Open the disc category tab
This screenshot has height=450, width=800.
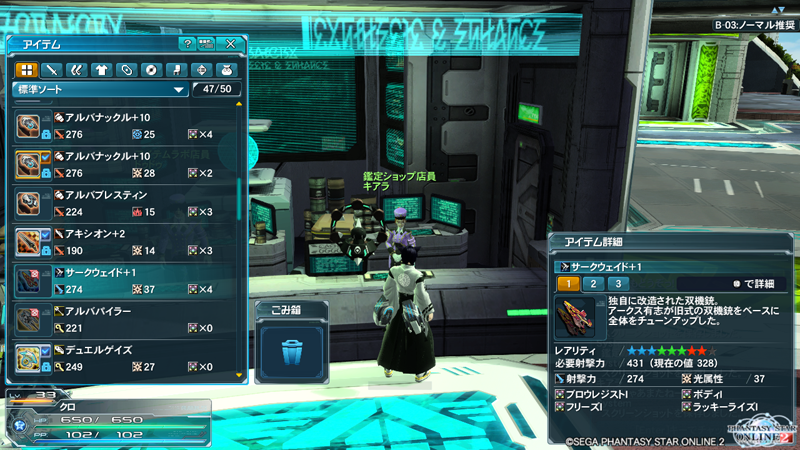[x=151, y=70]
